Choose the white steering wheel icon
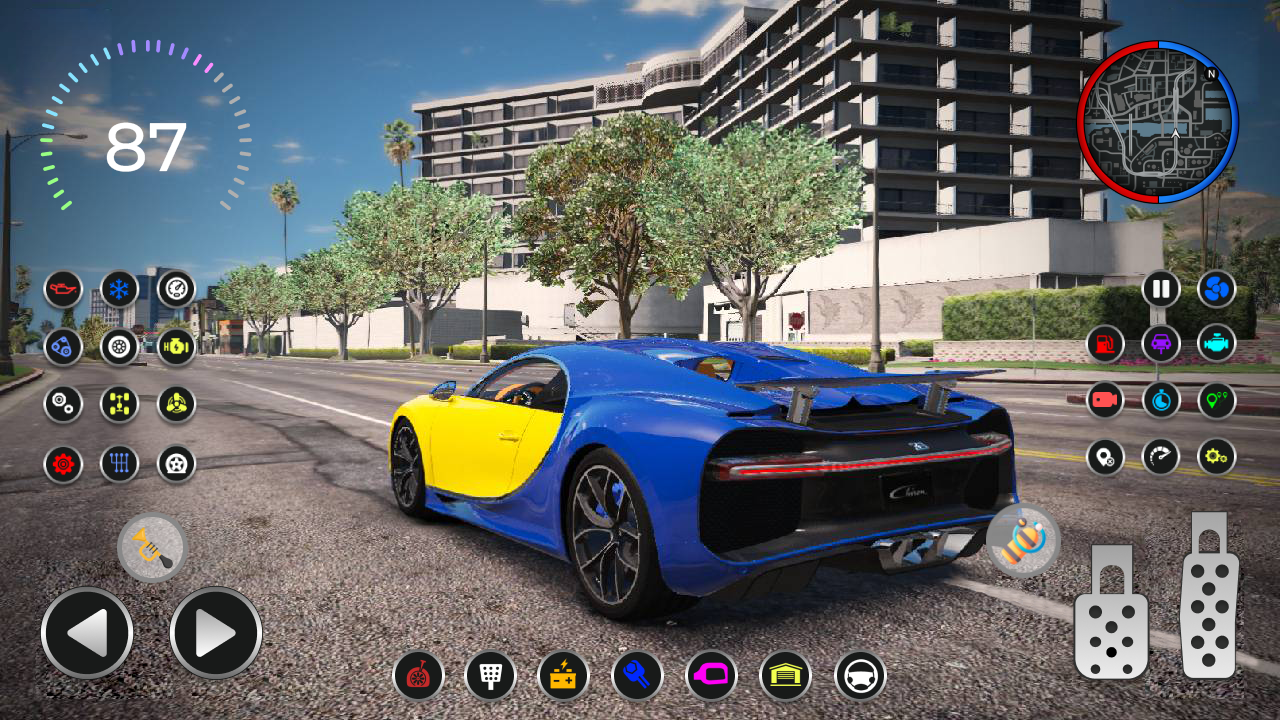 tap(860, 676)
